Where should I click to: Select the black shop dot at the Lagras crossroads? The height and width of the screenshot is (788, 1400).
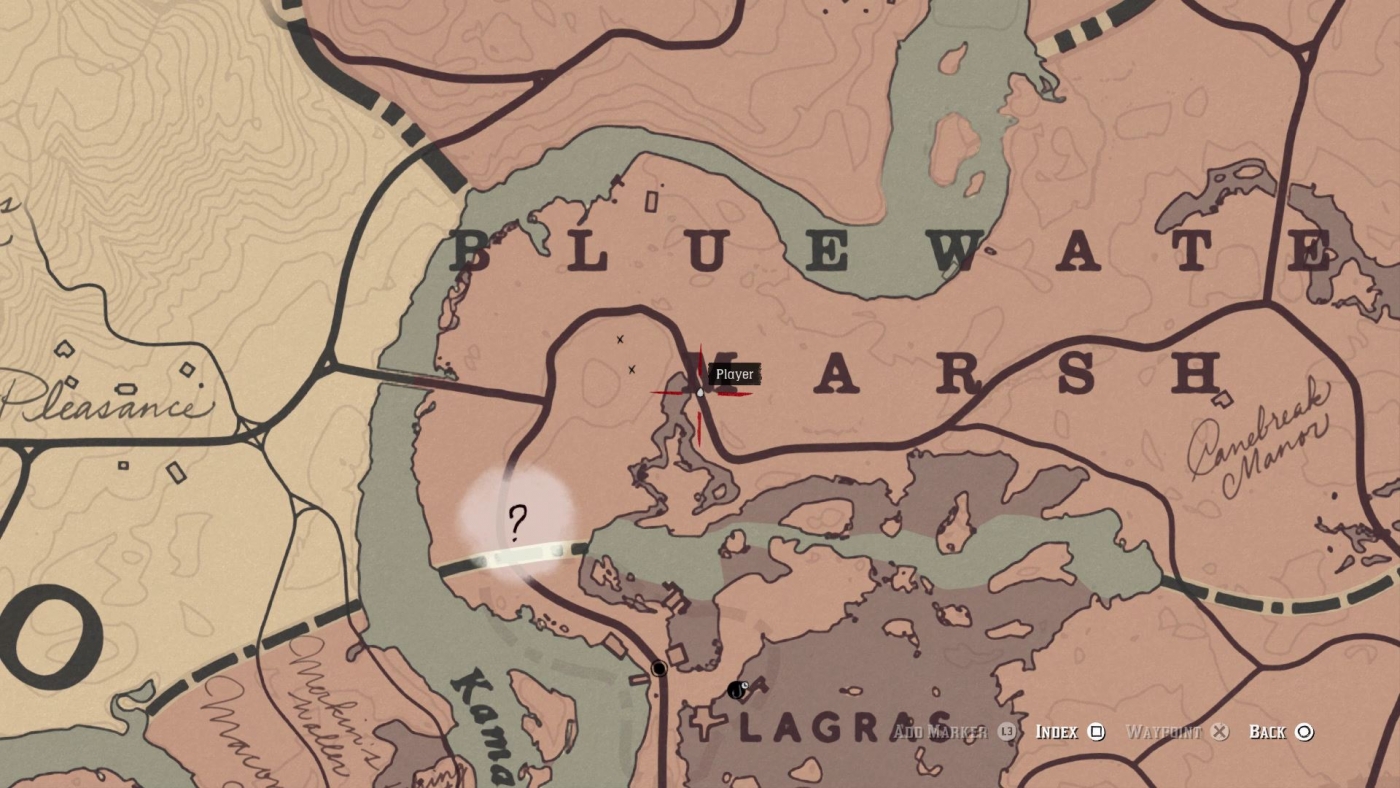click(x=659, y=667)
